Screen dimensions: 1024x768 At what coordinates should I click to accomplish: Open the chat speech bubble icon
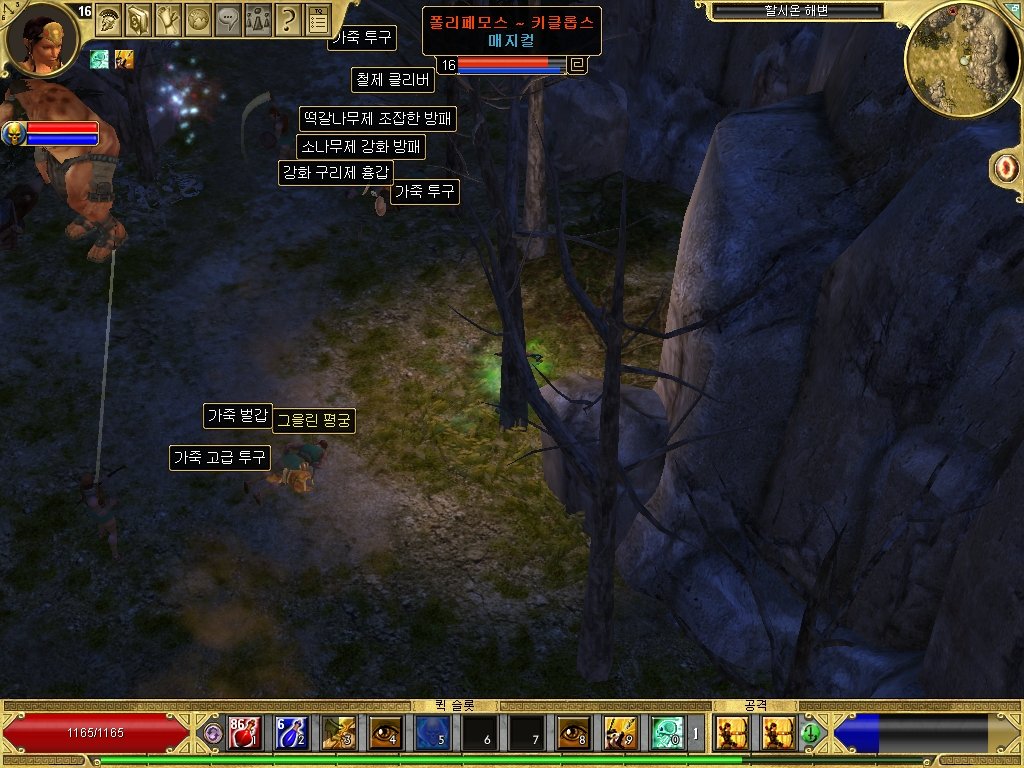(228, 17)
